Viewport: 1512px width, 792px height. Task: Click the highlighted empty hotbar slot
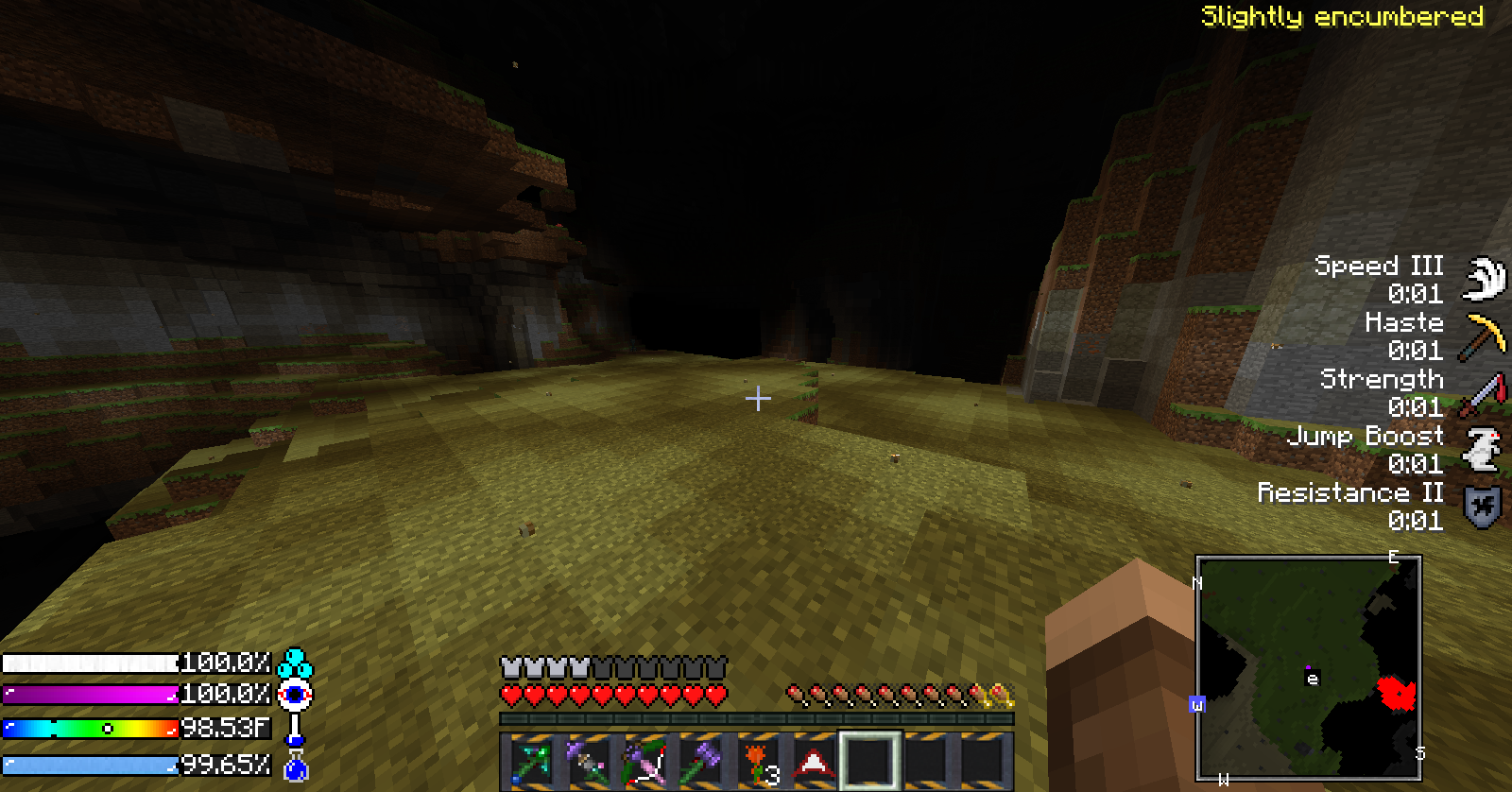coord(869,761)
